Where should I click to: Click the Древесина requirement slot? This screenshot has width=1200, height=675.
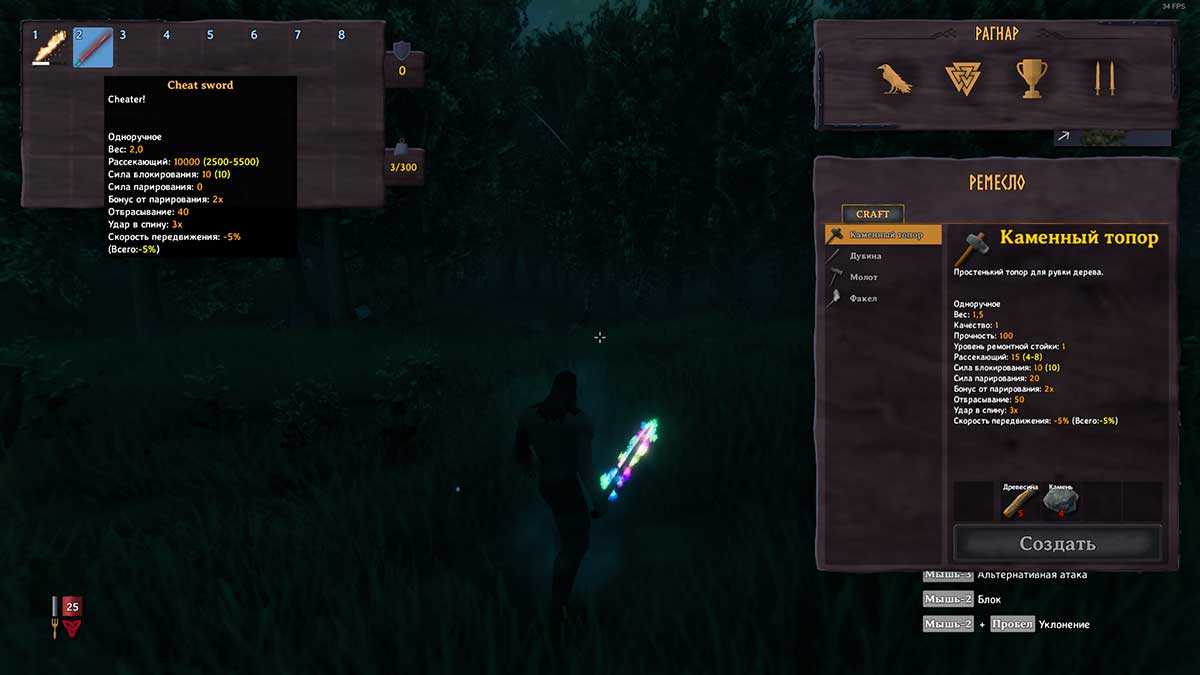point(1017,501)
